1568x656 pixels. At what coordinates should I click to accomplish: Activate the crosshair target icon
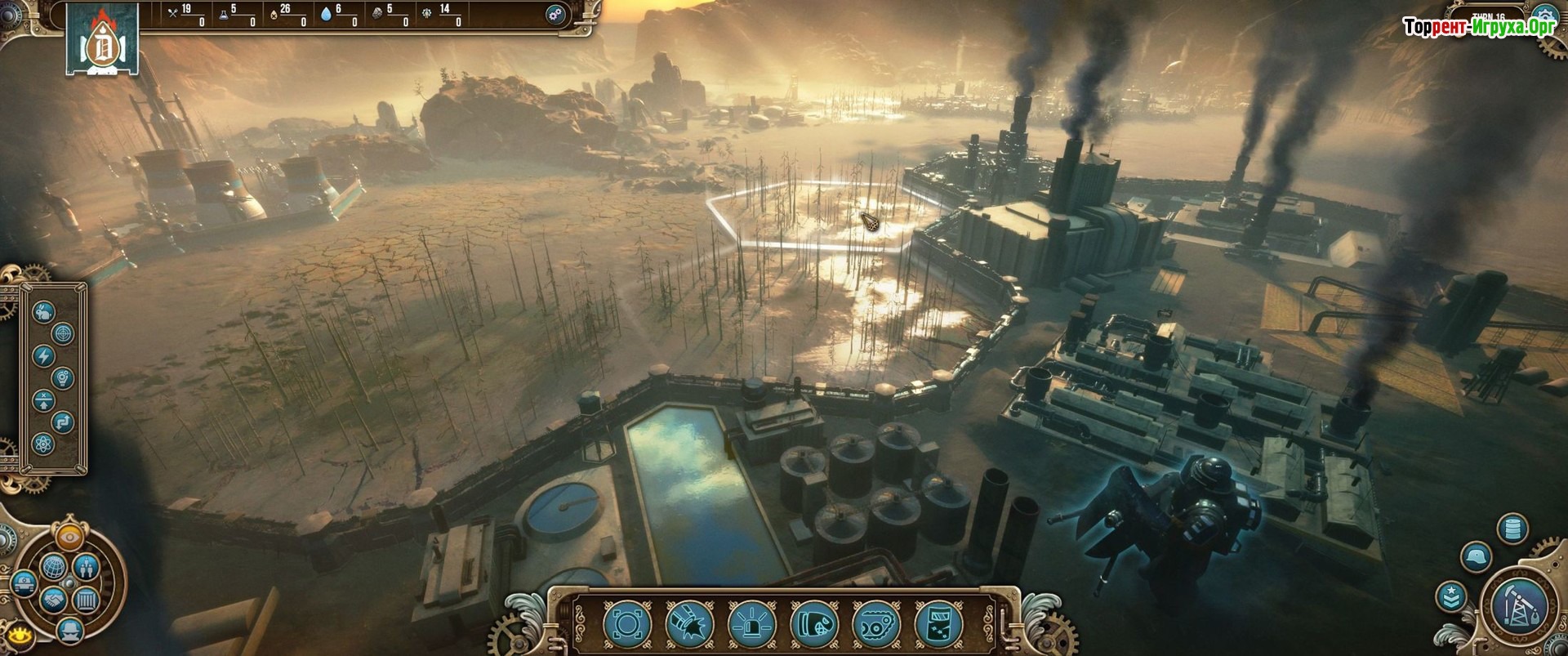click(63, 333)
